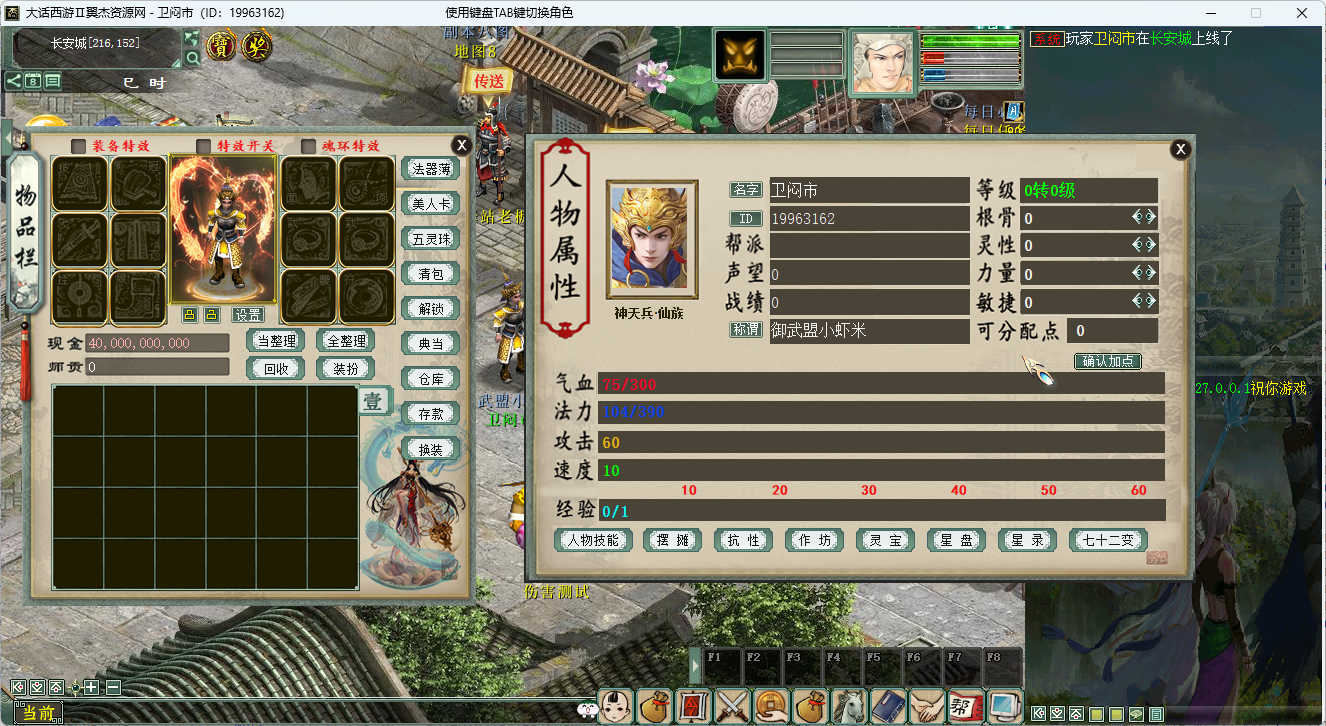
Task: Click the 传送 teleport button
Action: [489, 81]
